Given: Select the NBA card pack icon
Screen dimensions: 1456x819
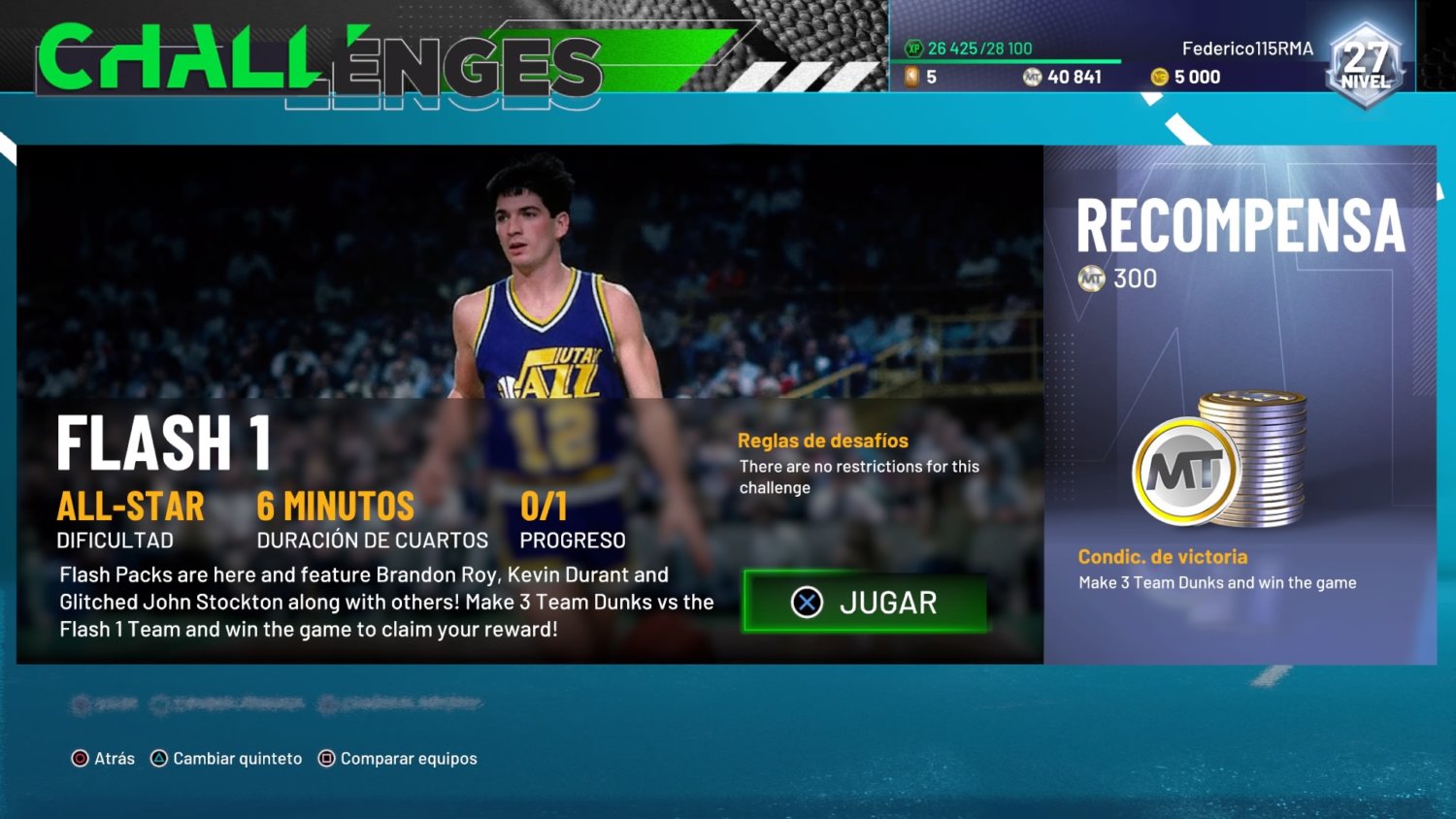Looking at the screenshot, I should pyautogui.click(x=912, y=76).
